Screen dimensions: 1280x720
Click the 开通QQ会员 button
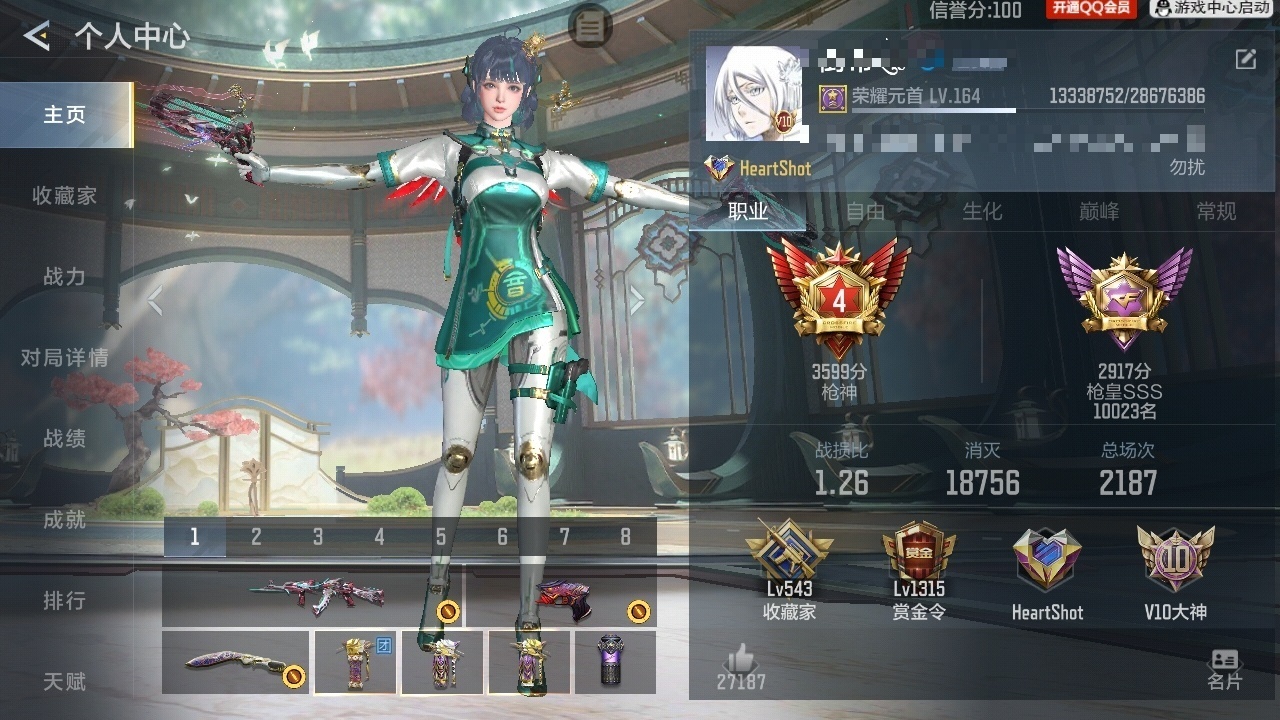point(1091,9)
